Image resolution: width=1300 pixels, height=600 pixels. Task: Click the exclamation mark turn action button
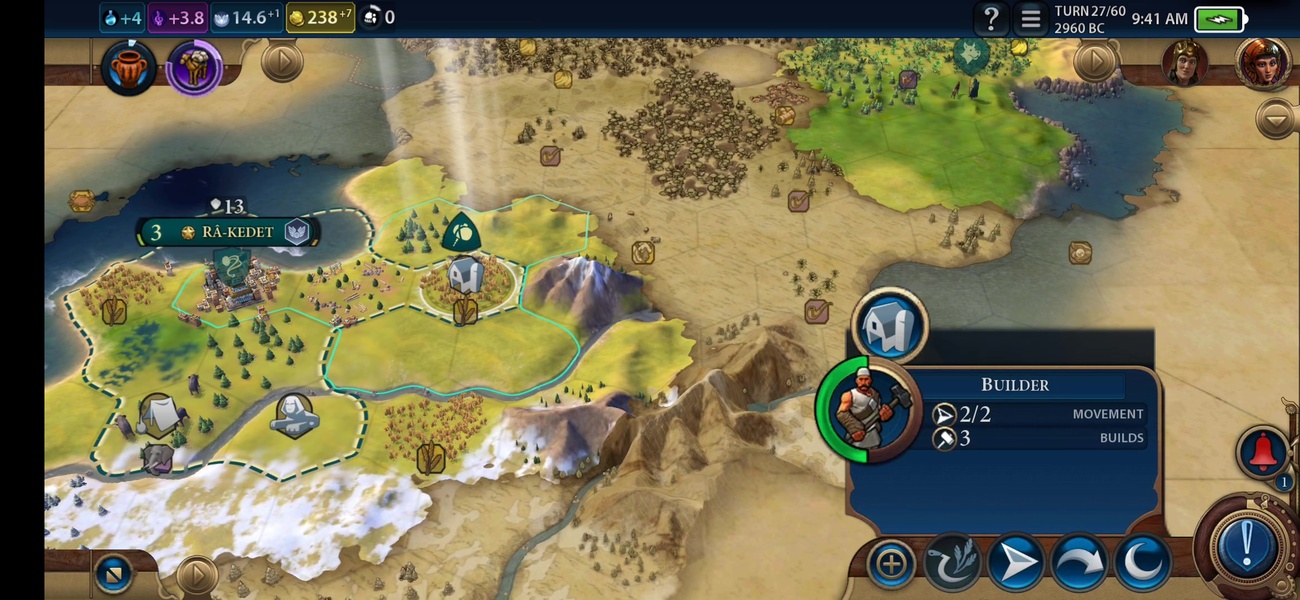pyautogui.click(x=1246, y=546)
